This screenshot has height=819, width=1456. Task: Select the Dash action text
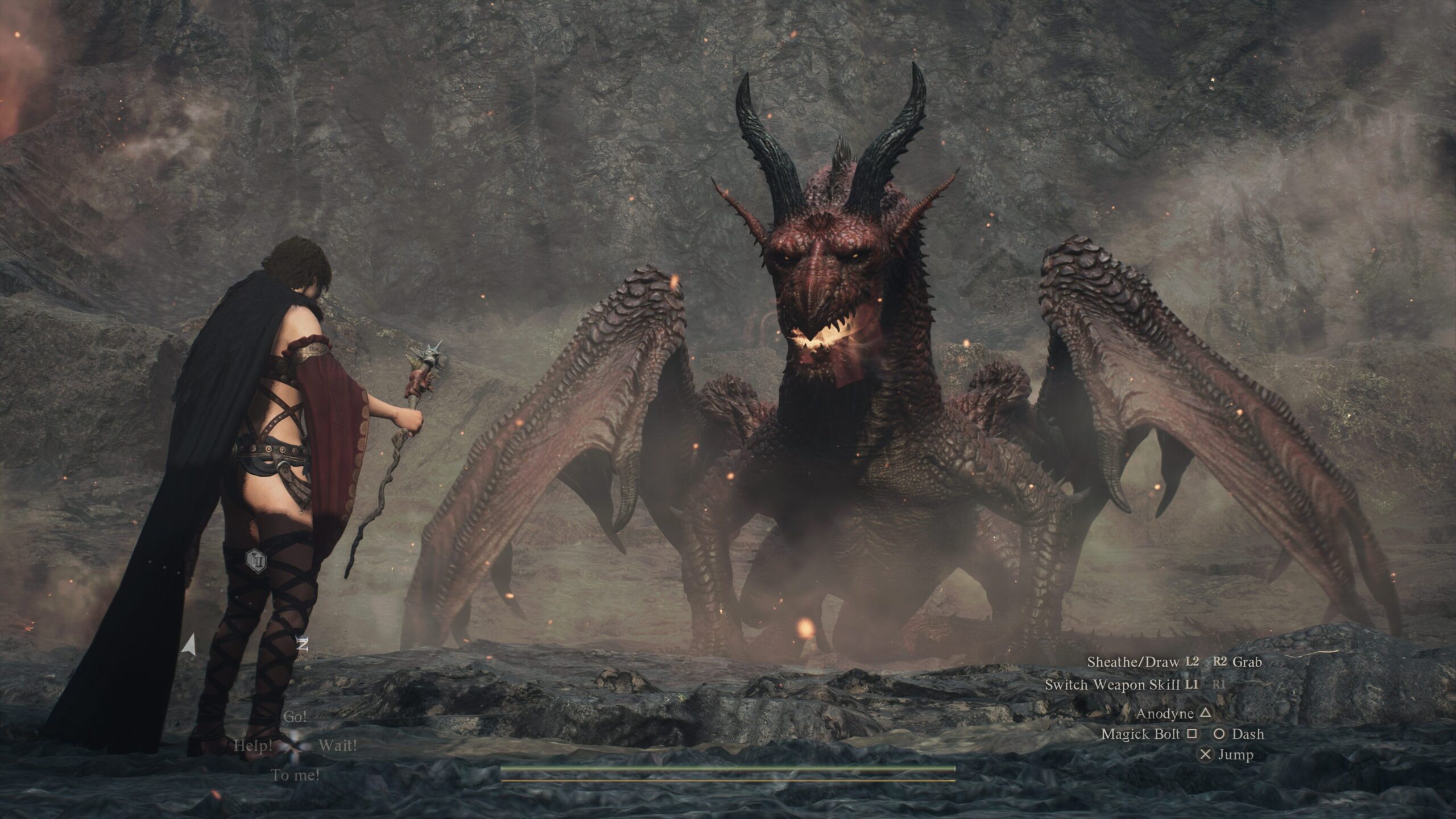[1249, 734]
